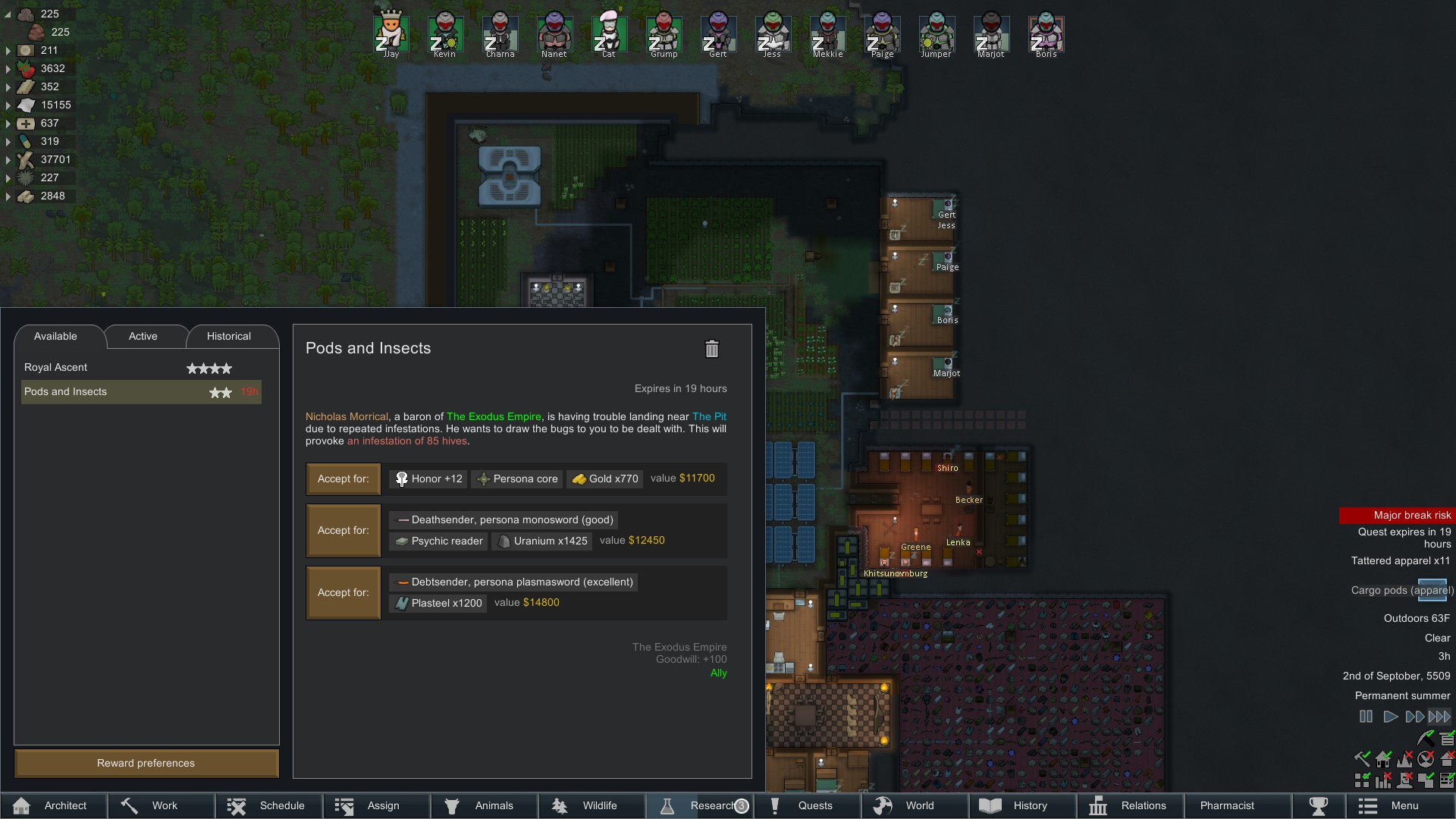The height and width of the screenshot is (819, 1456).
Task: Click the delete quest trash icon
Action: coord(711,349)
